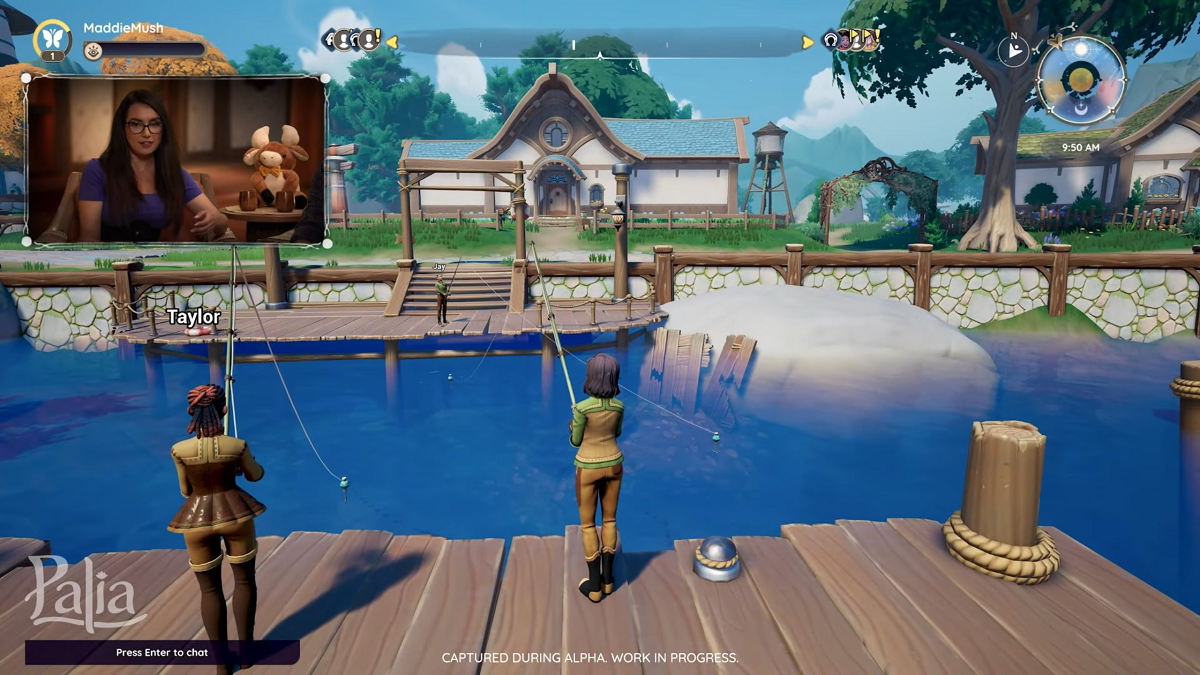Select the Taylor player name tag
Screen dimensions: 1200x675
tap(193, 317)
